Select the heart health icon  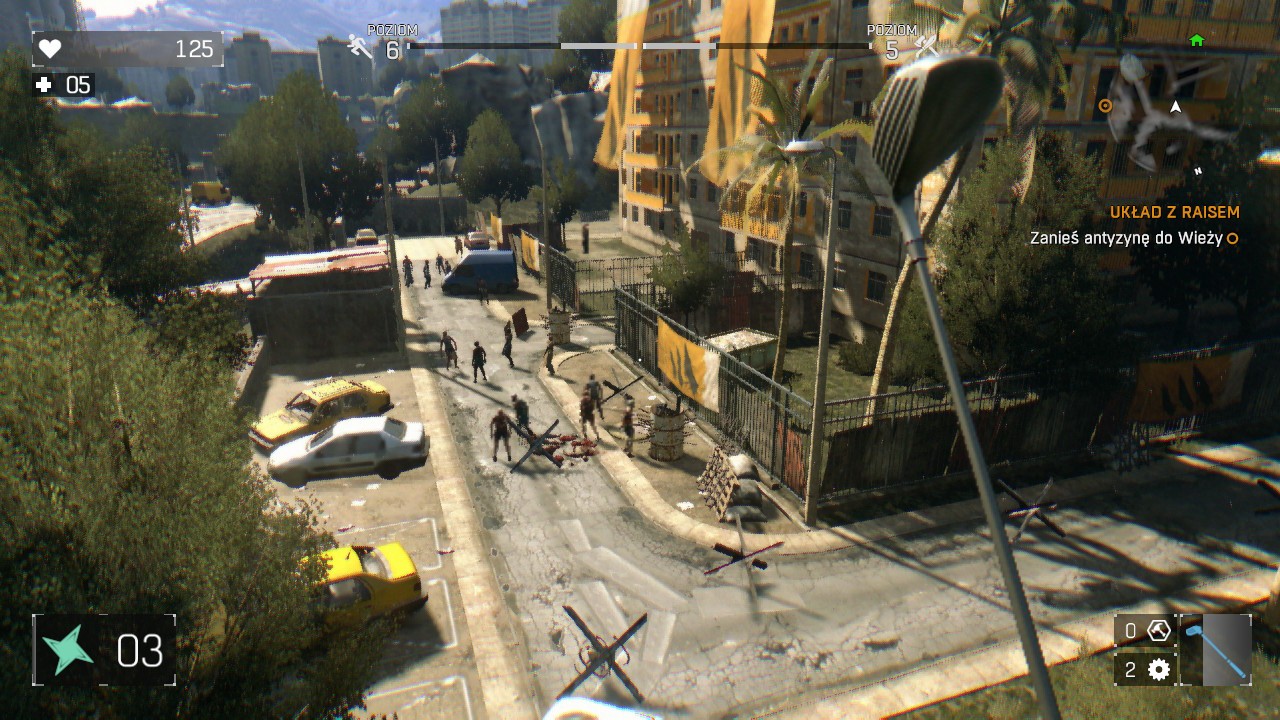tap(52, 46)
